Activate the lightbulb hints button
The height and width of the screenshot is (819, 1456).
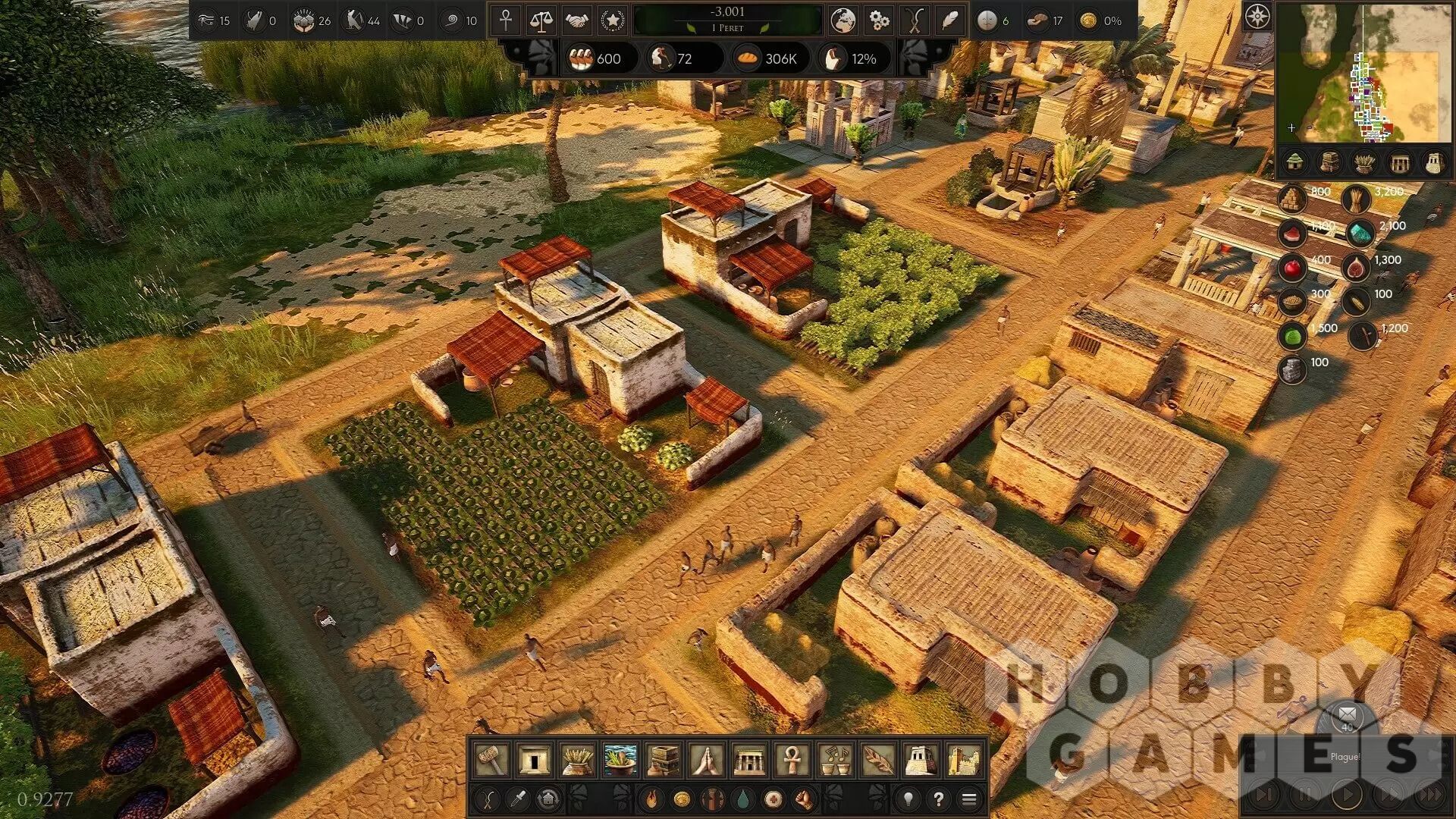tap(908, 799)
